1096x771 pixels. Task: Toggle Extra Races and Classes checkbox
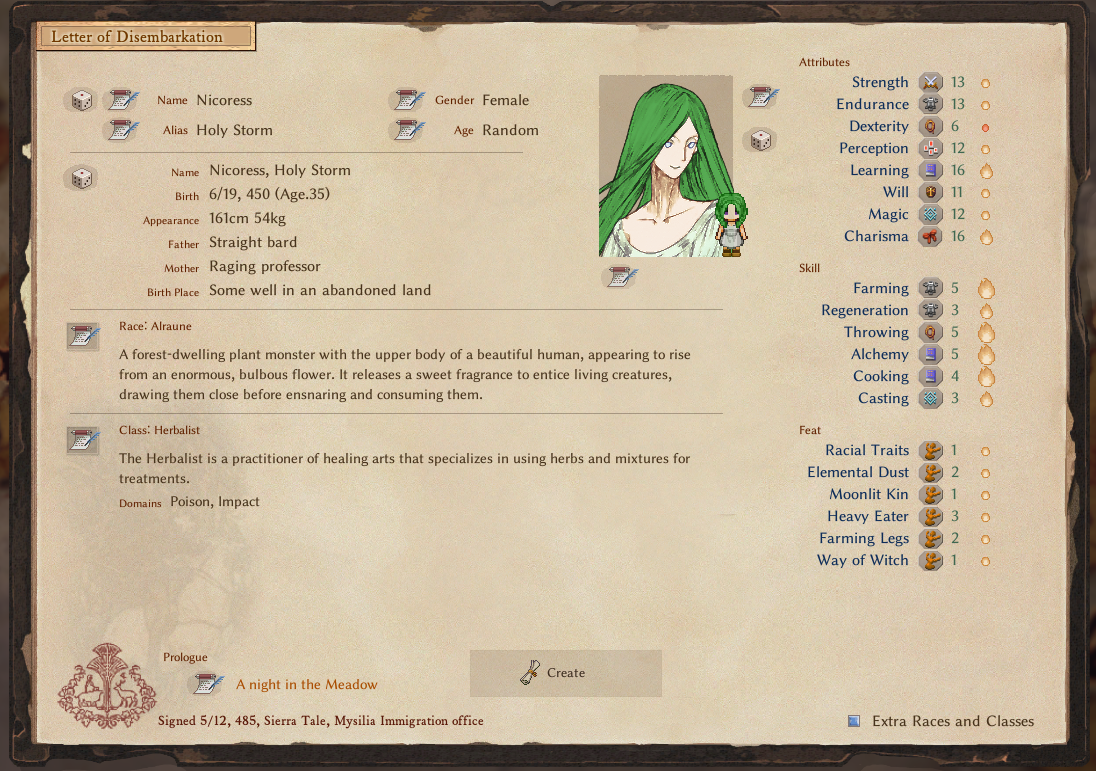click(x=854, y=721)
